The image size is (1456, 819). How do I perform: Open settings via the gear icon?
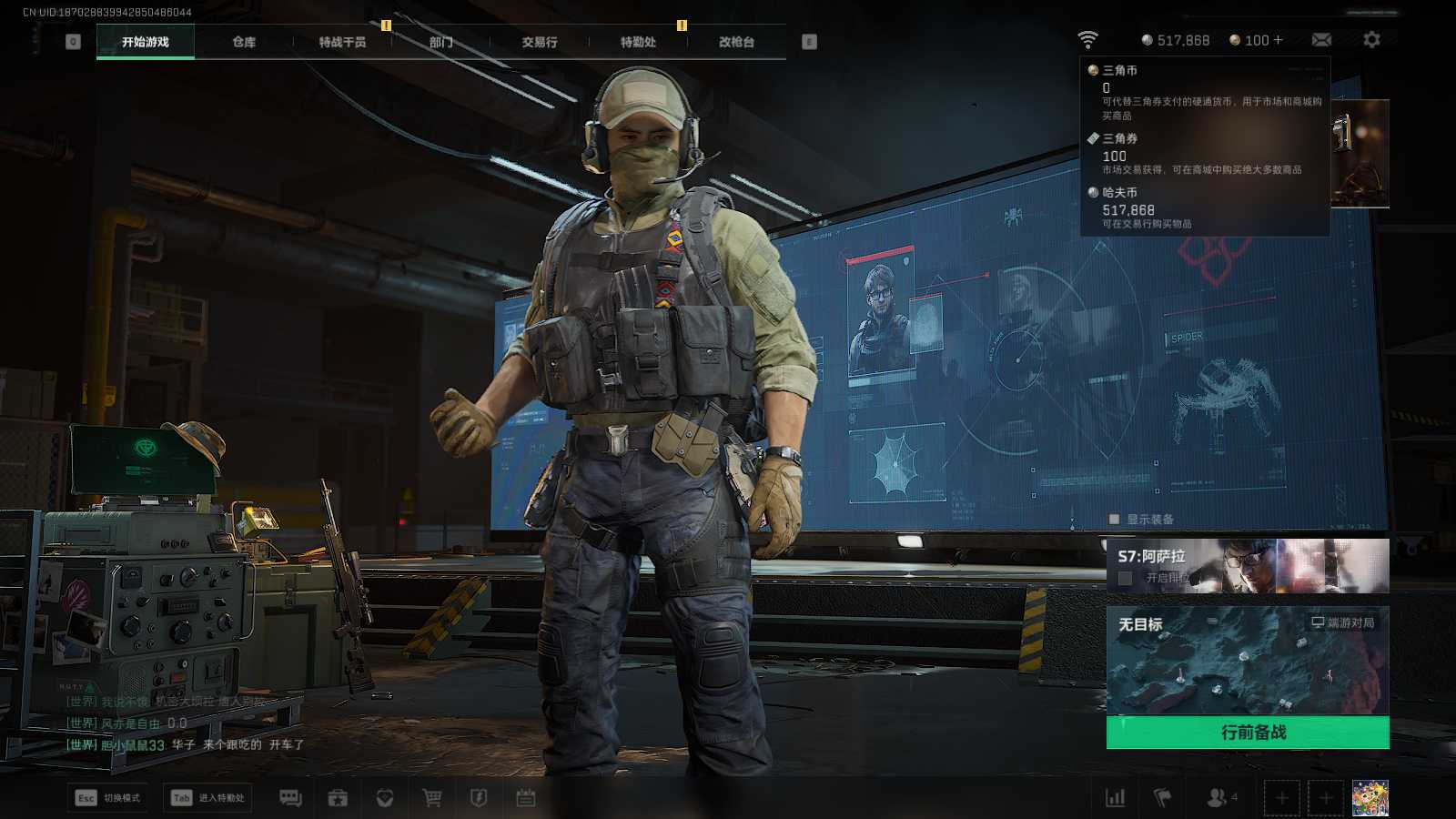(1371, 40)
